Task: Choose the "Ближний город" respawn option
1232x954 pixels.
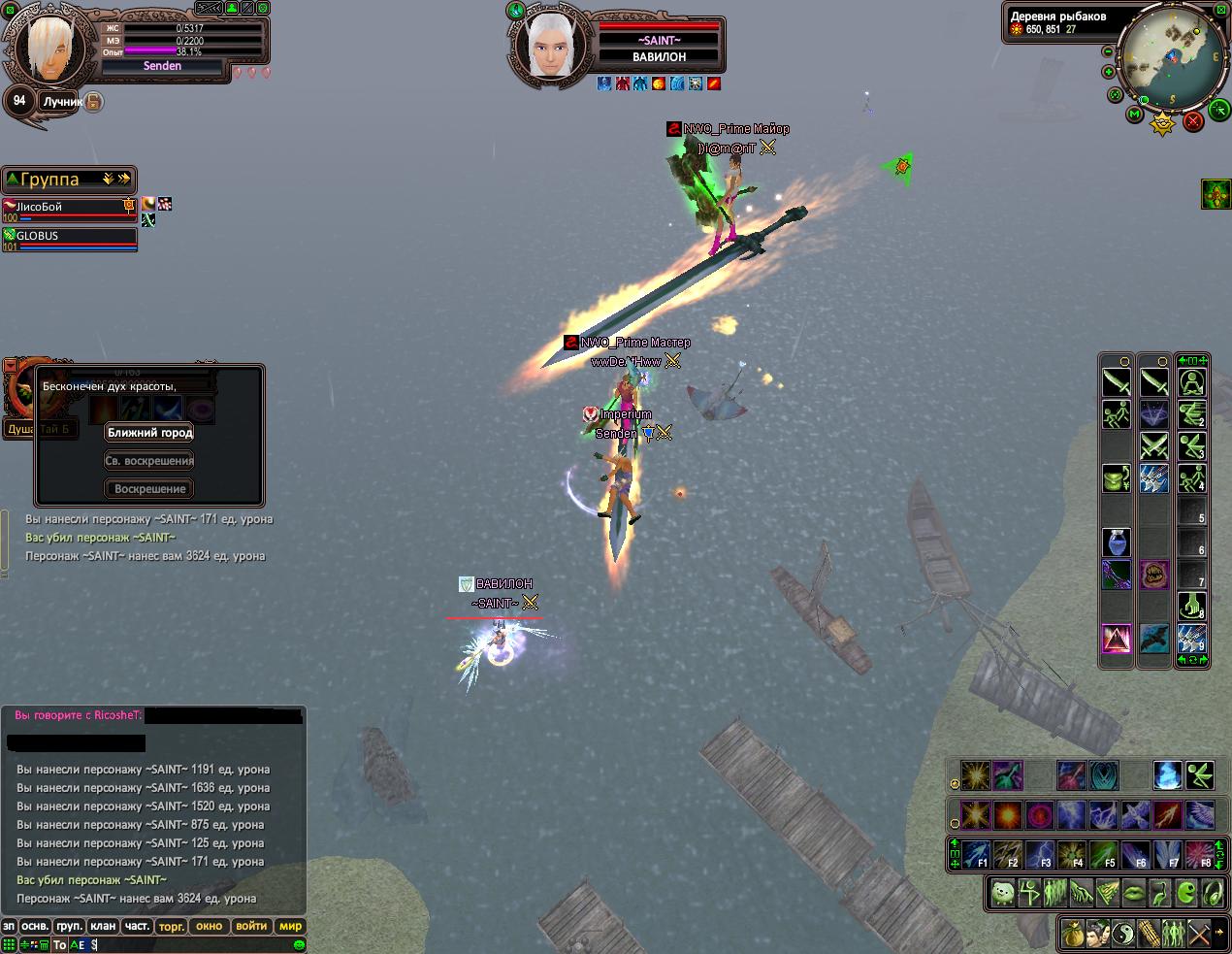Action: pyautogui.click(x=149, y=433)
